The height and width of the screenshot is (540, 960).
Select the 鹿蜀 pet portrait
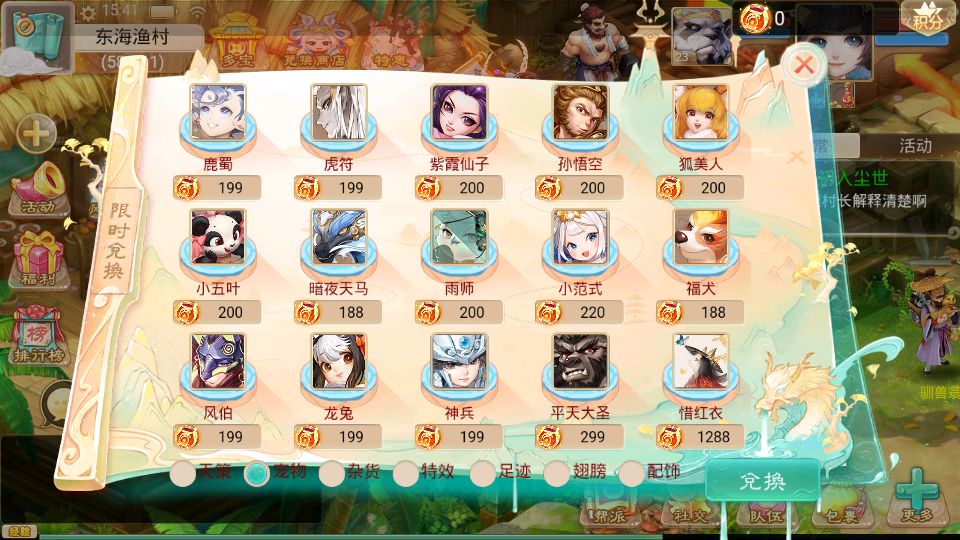218,112
